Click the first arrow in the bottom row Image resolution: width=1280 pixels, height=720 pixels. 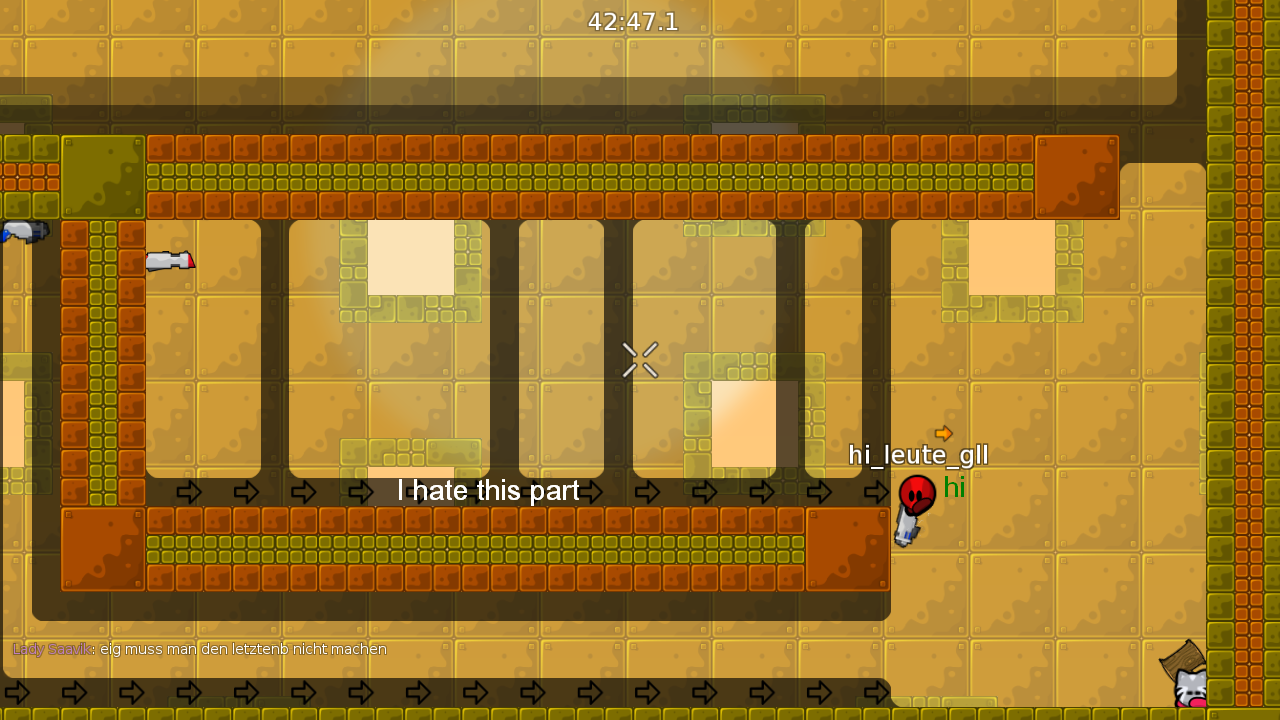click(19, 691)
